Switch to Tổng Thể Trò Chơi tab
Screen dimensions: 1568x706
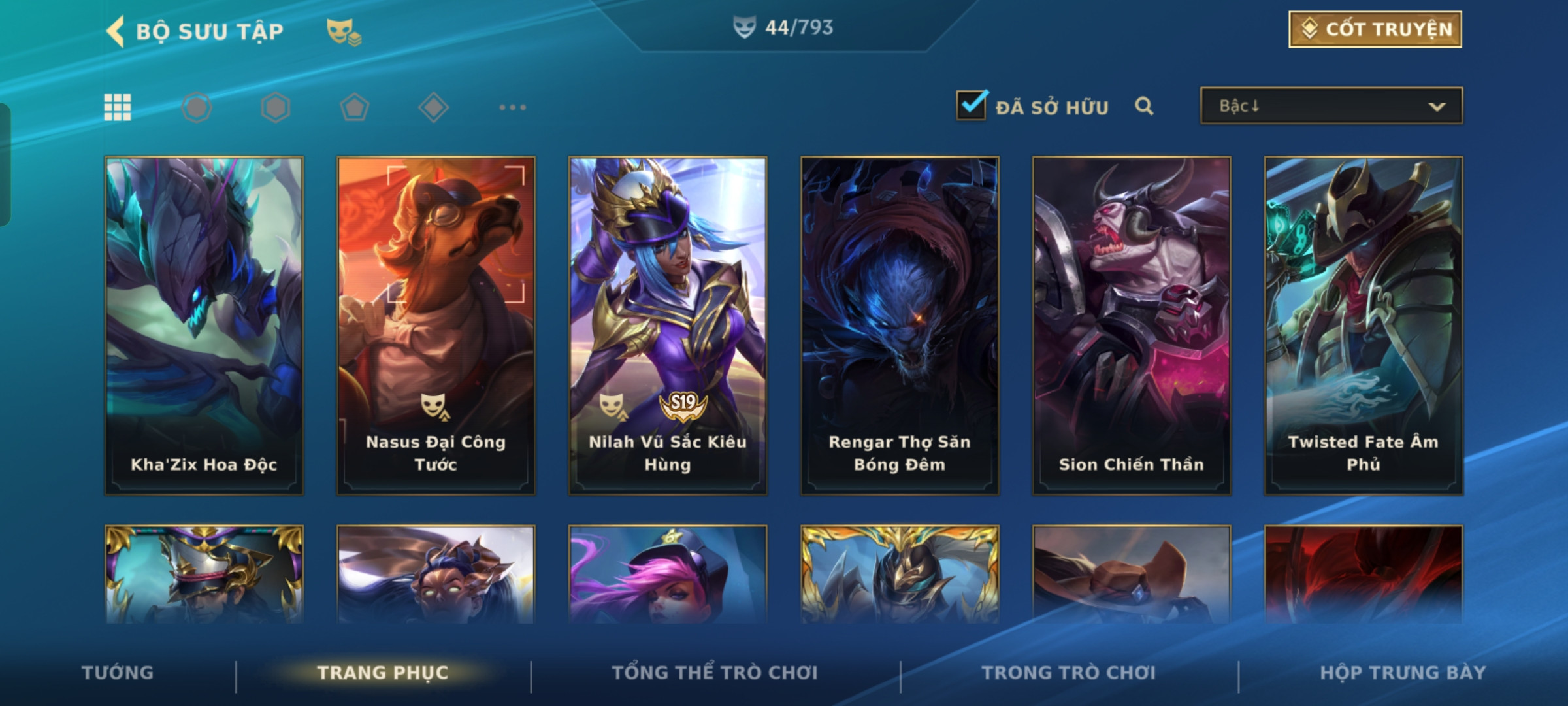tap(715, 673)
